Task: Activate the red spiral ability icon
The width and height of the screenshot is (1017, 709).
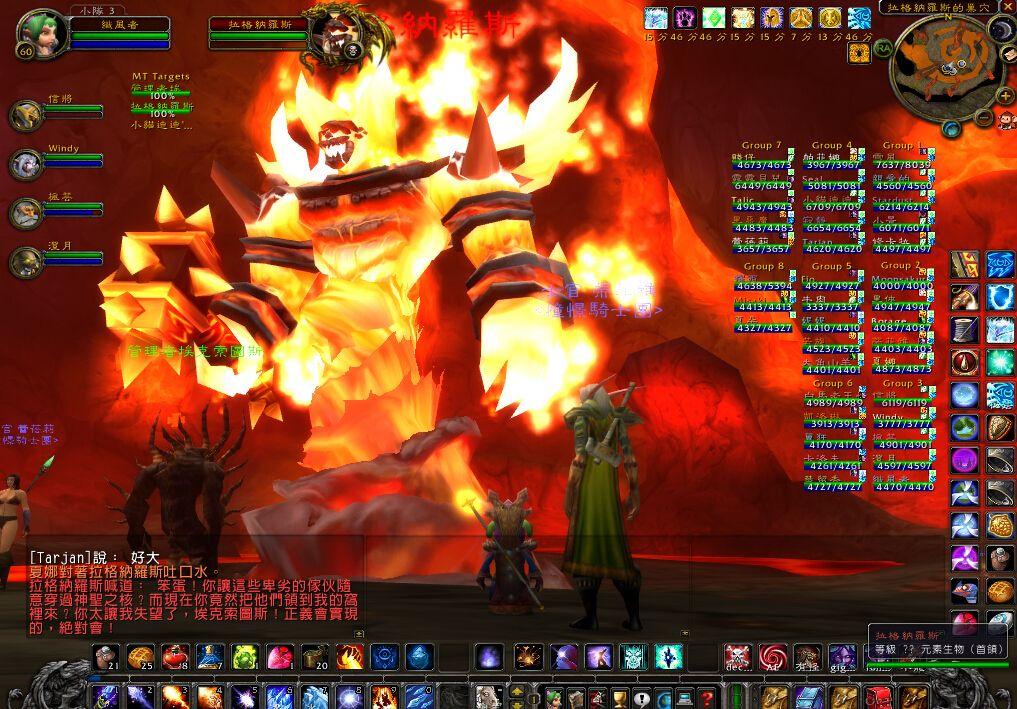Action: click(771, 656)
